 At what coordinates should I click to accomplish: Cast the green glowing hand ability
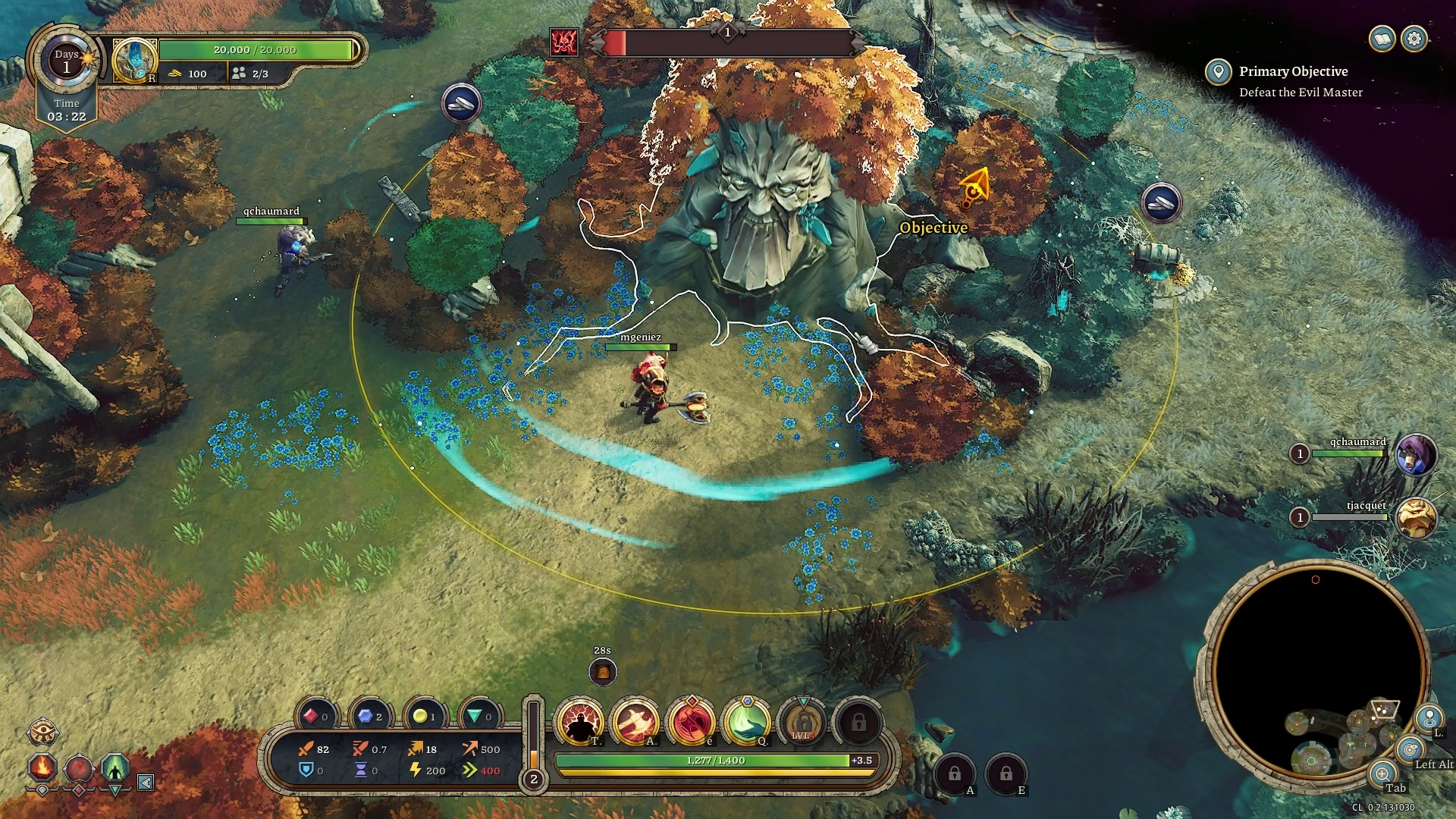[x=746, y=721]
